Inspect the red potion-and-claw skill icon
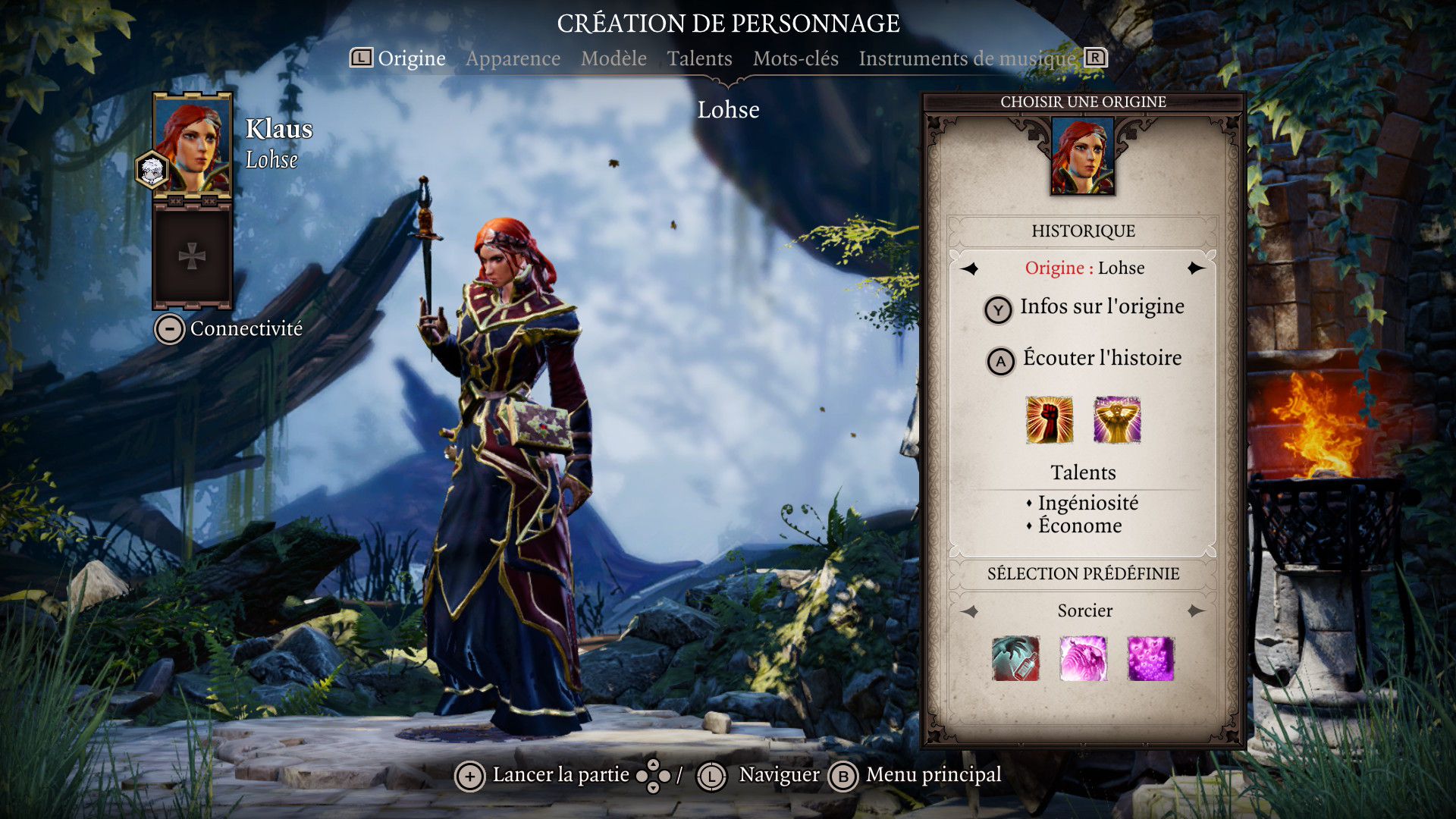 (x=1015, y=658)
